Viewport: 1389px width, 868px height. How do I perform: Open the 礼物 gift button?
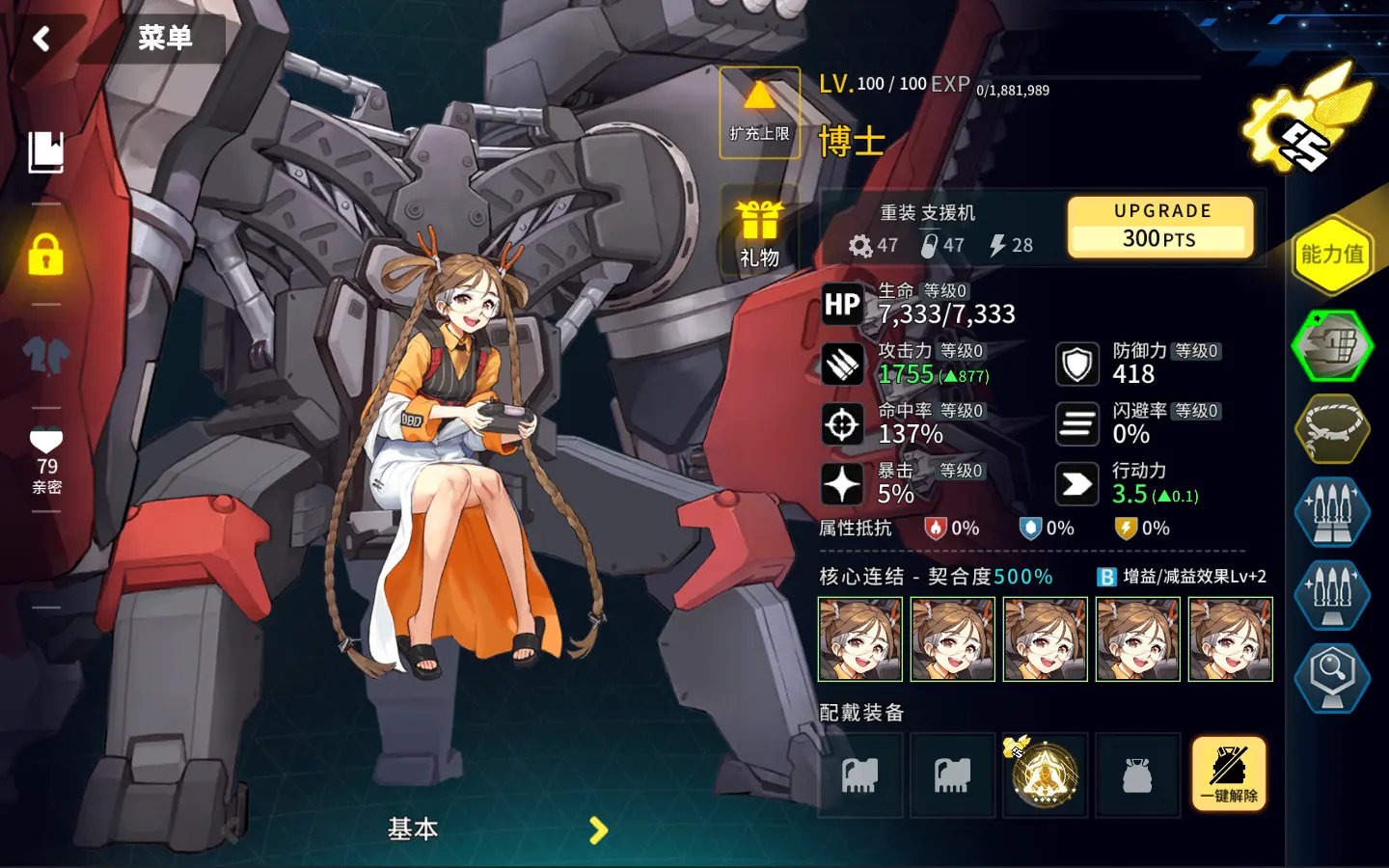pos(759,232)
